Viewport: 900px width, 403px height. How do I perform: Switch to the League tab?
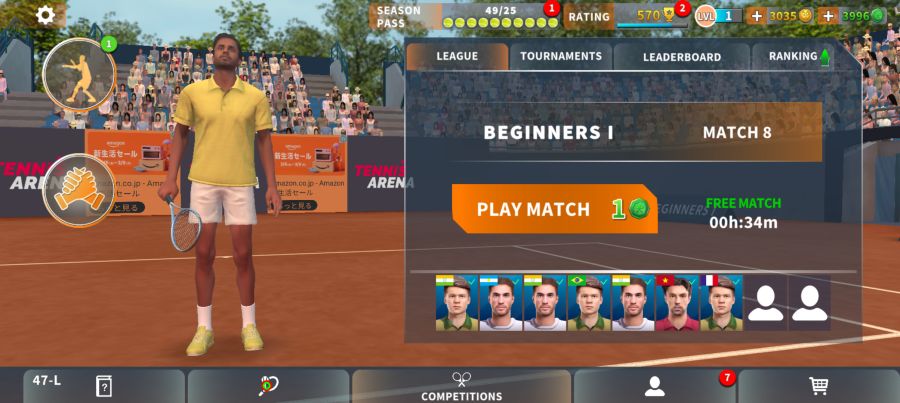tap(457, 57)
